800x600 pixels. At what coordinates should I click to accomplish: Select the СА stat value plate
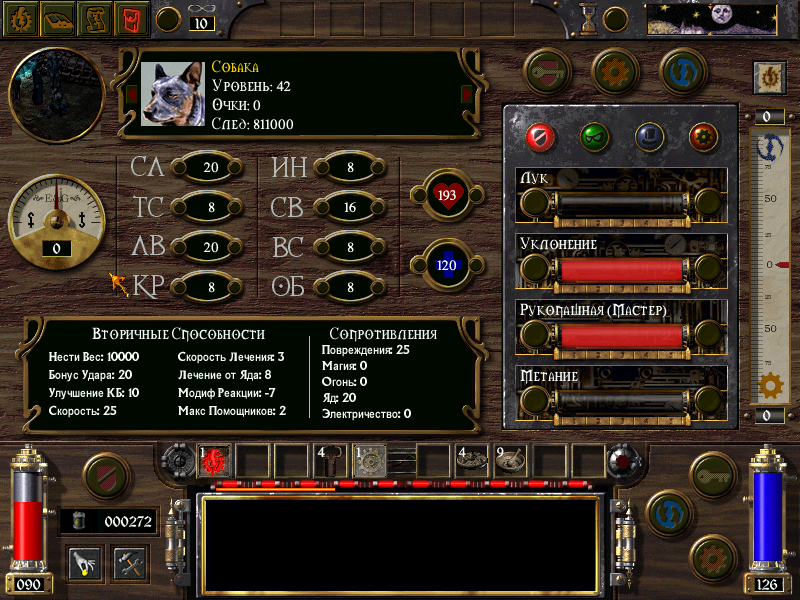[210, 168]
